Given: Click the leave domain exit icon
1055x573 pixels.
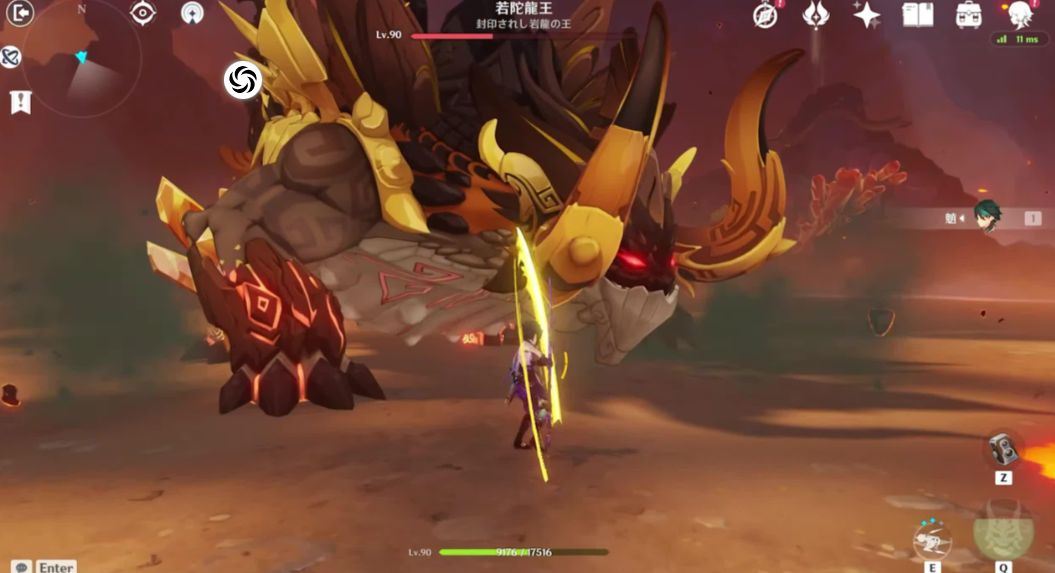Looking at the screenshot, I should pyautogui.click(x=20, y=13).
